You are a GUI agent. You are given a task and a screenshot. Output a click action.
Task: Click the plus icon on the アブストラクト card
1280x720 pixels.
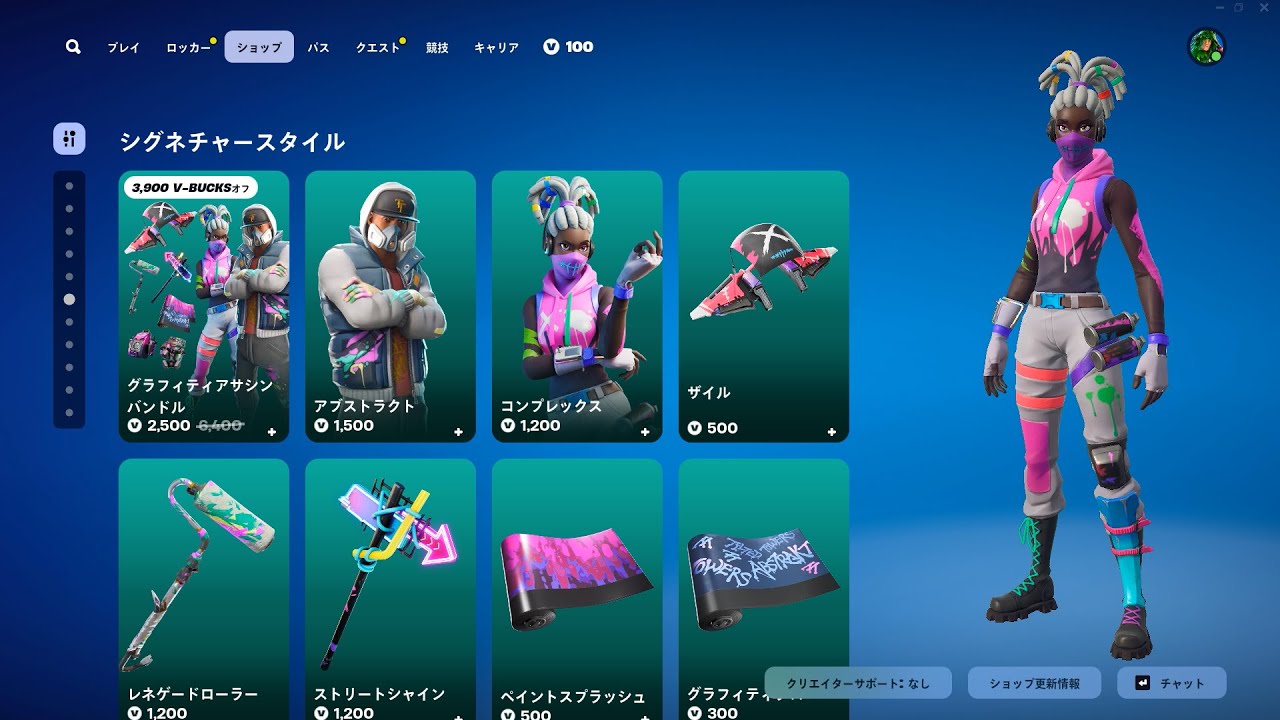[x=456, y=432]
